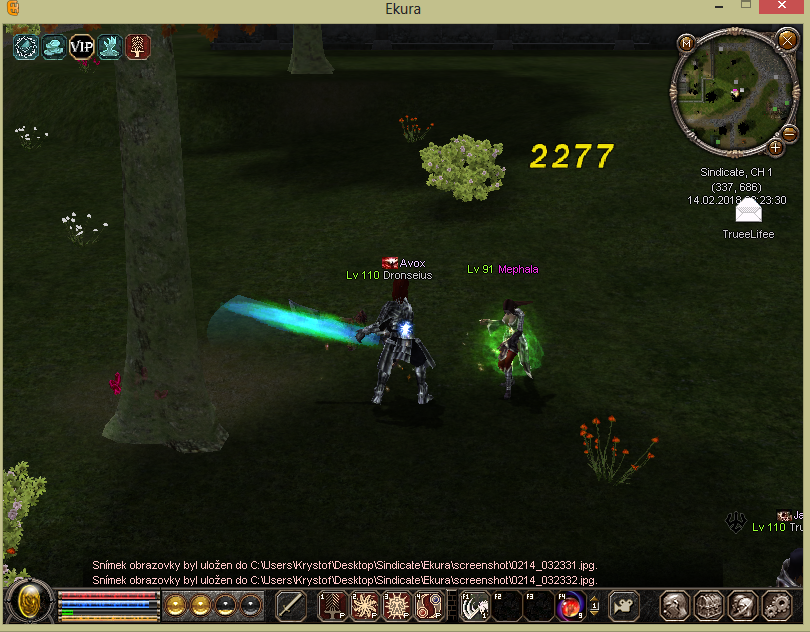Zoom out the minimap with the minus button

click(789, 133)
